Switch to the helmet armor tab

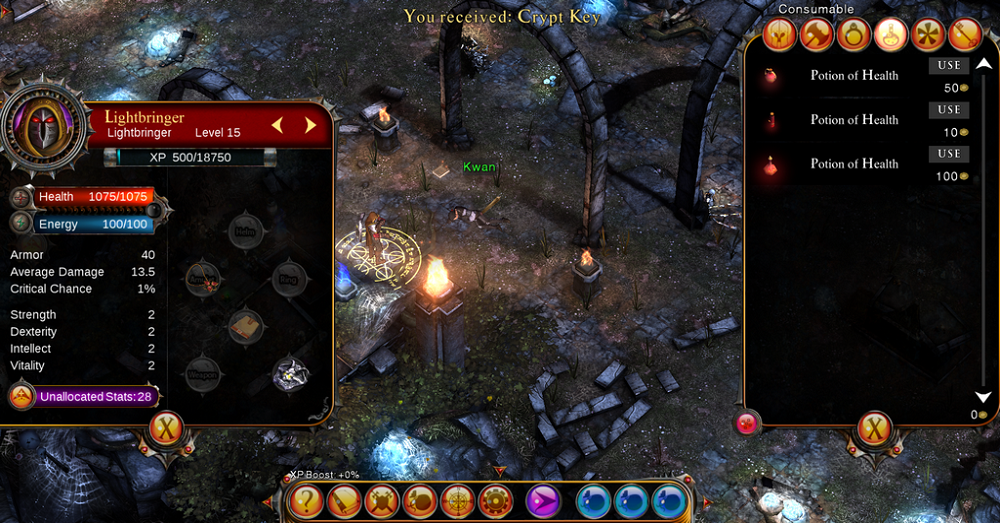[x=778, y=35]
